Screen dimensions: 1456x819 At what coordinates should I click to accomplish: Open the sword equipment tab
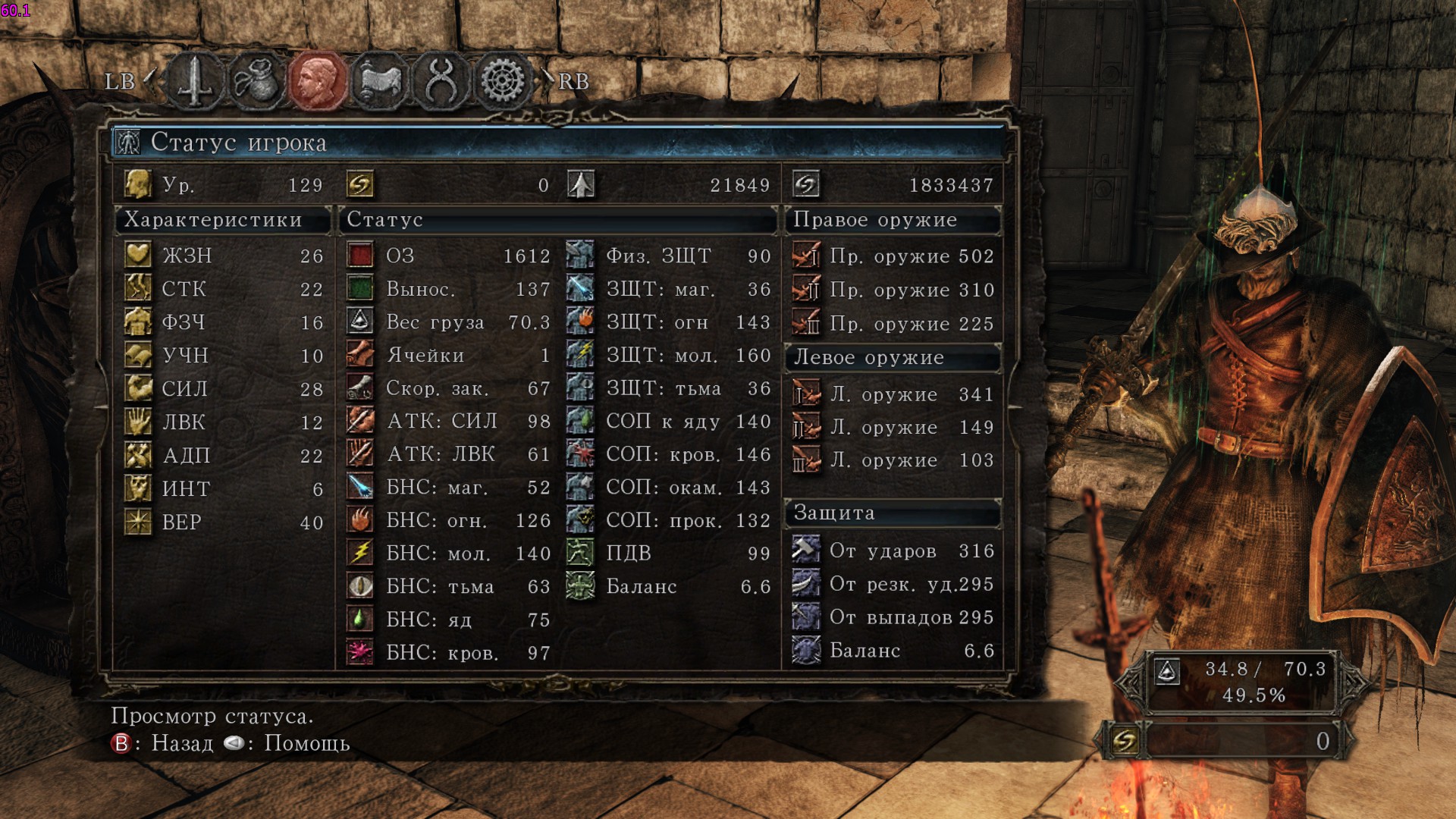(195, 81)
